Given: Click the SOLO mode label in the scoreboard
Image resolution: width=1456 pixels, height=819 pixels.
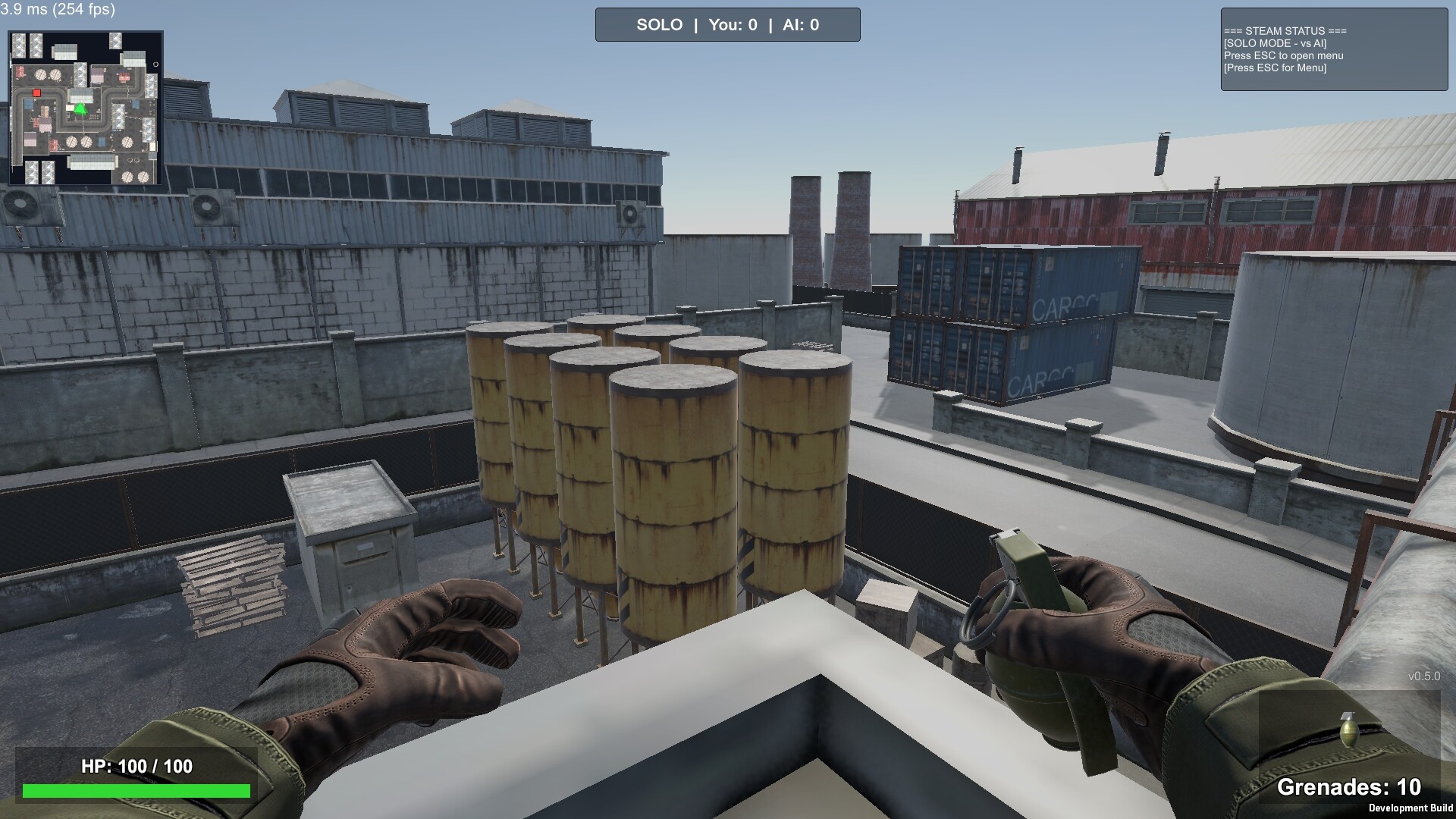Looking at the screenshot, I should [x=659, y=24].
